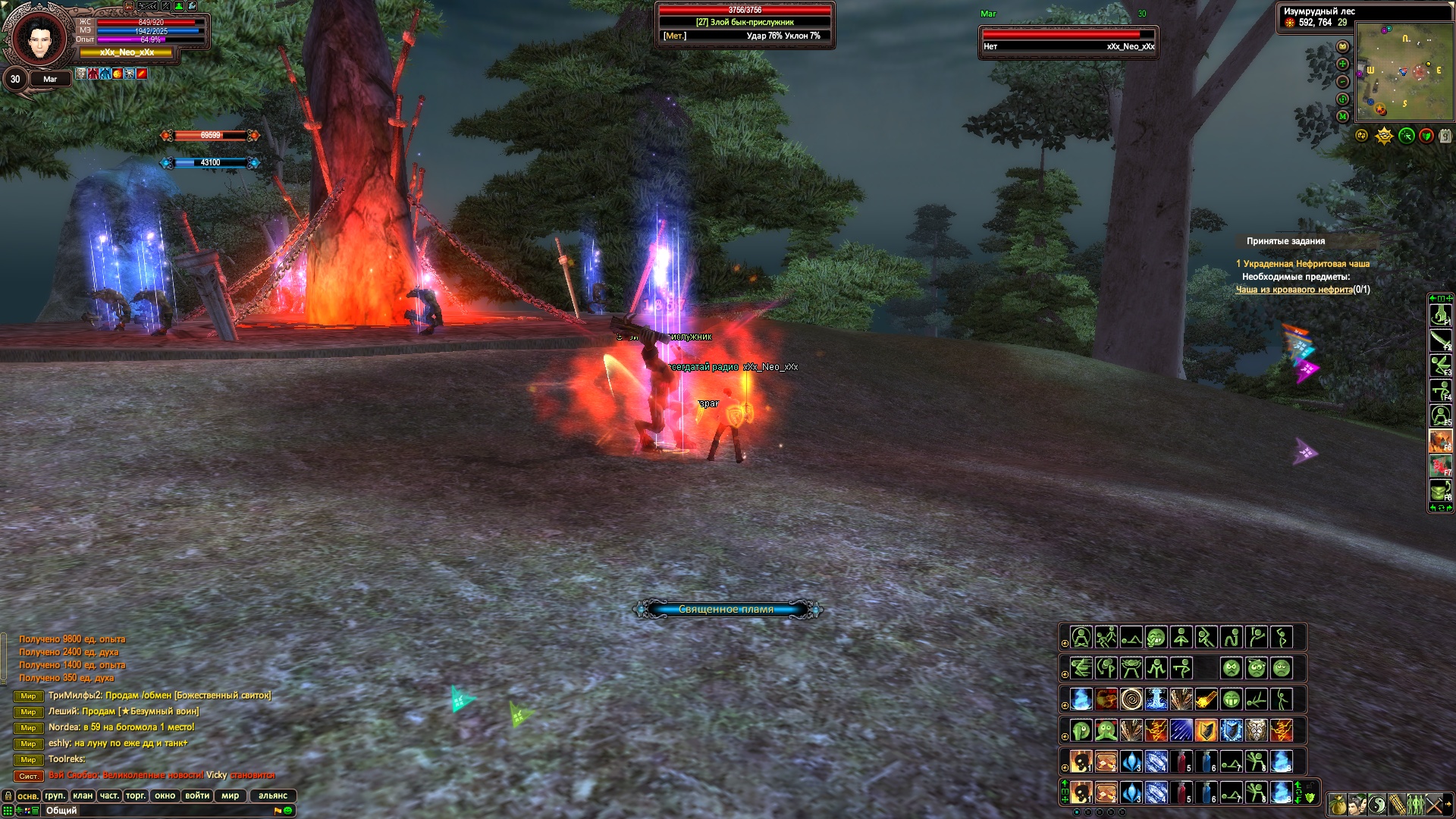Toggle the chat window lock icon
This screenshot has width=1456, height=819.
pyautogui.click(x=8, y=795)
